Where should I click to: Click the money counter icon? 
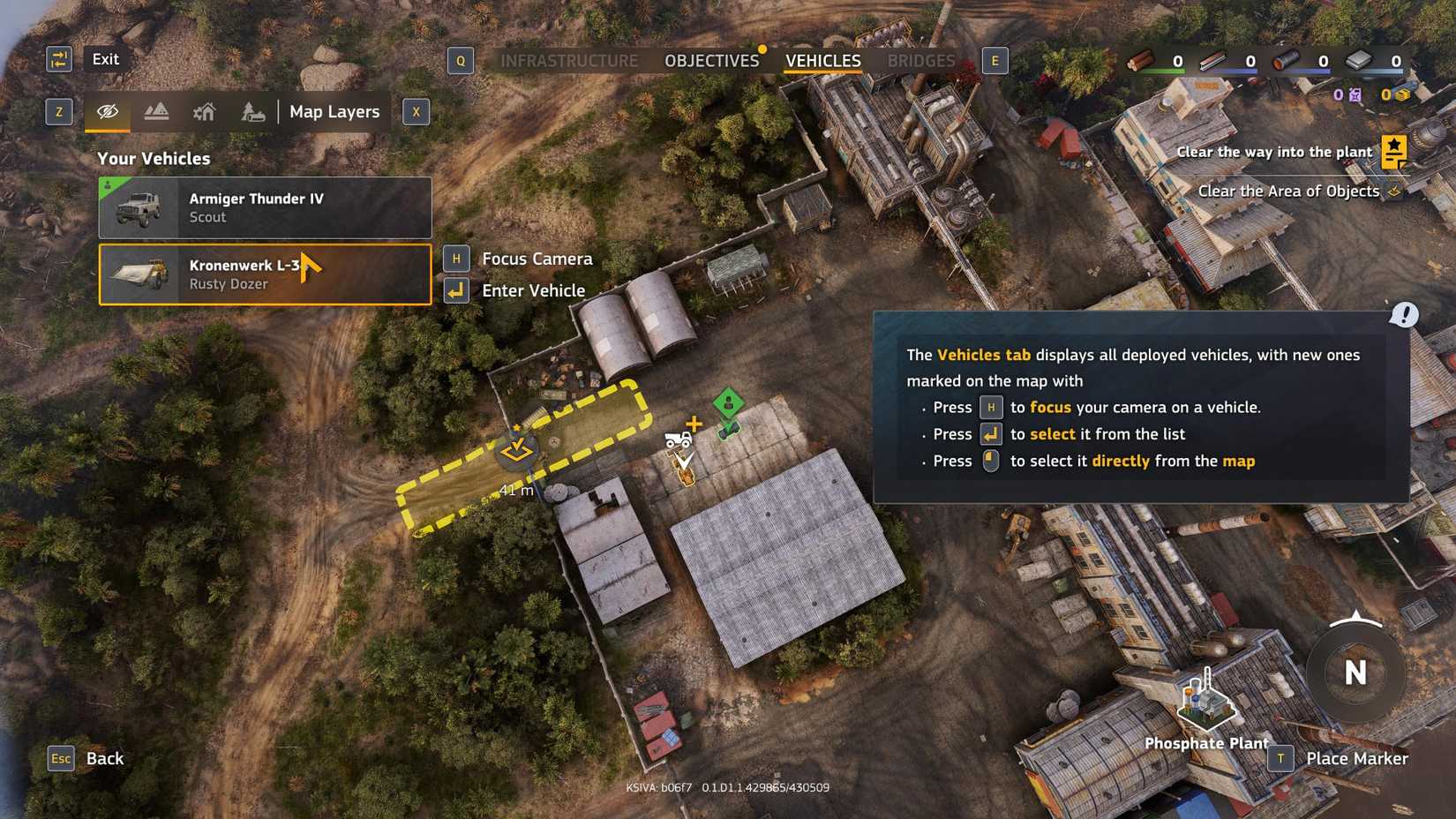1403,94
